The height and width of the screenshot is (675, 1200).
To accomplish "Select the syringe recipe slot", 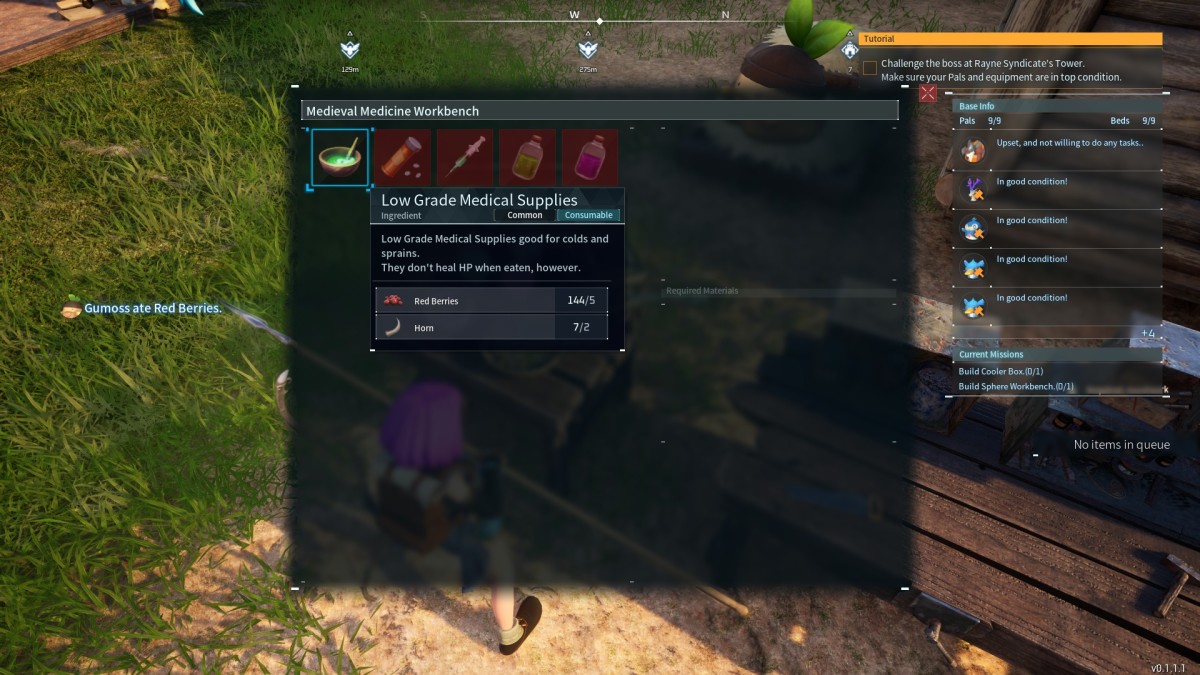I will pyautogui.click(x=465, y=157).
